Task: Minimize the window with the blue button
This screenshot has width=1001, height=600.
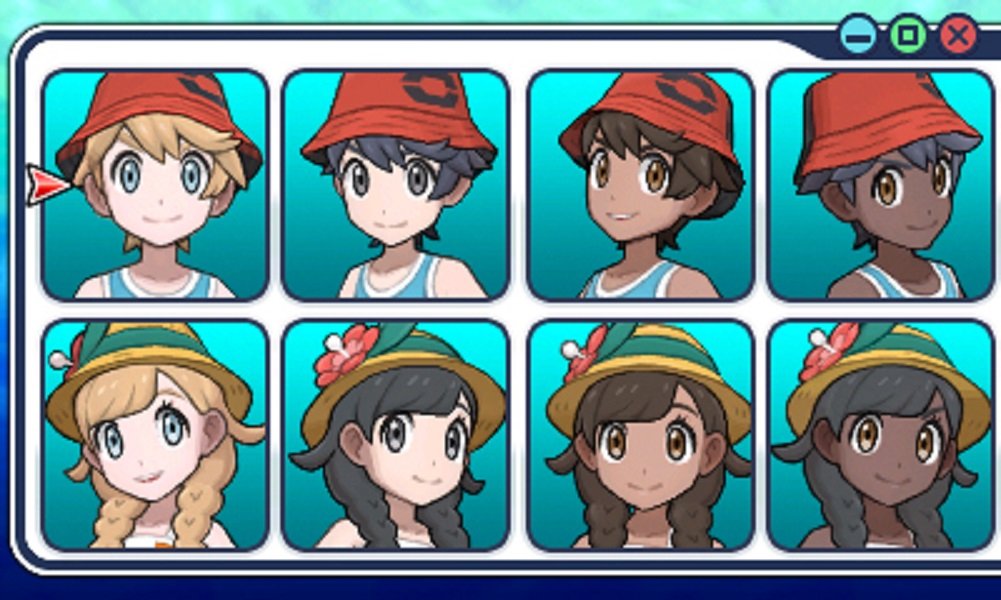Action: [858, 37]
